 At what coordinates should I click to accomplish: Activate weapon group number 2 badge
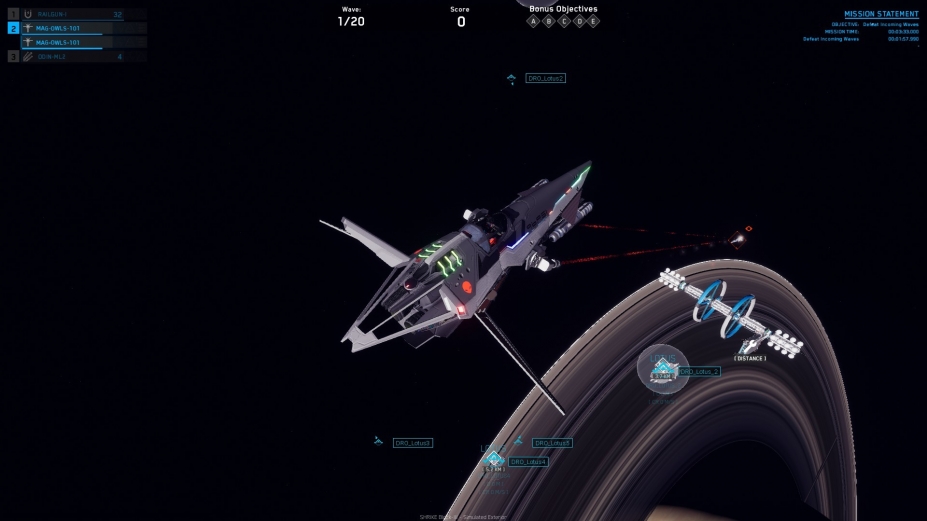[13, 28]
